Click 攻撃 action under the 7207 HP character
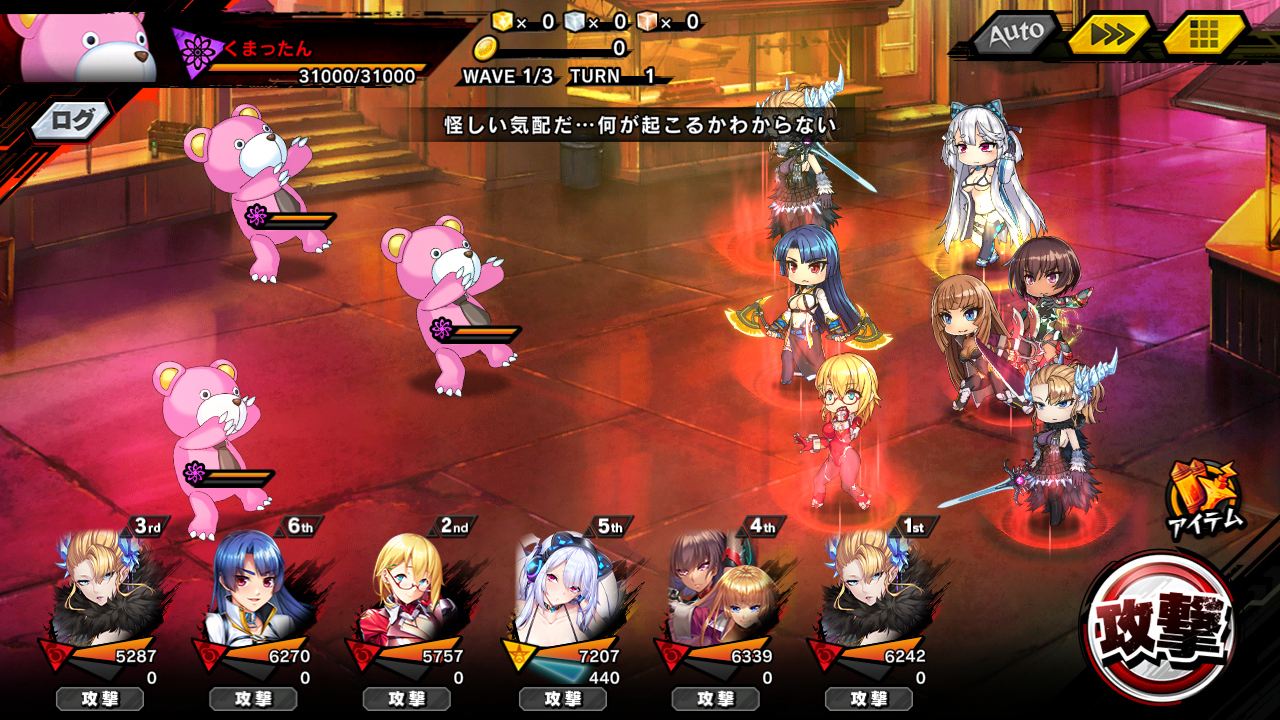This screenshot has height=720, width=1280. point(562,699)
